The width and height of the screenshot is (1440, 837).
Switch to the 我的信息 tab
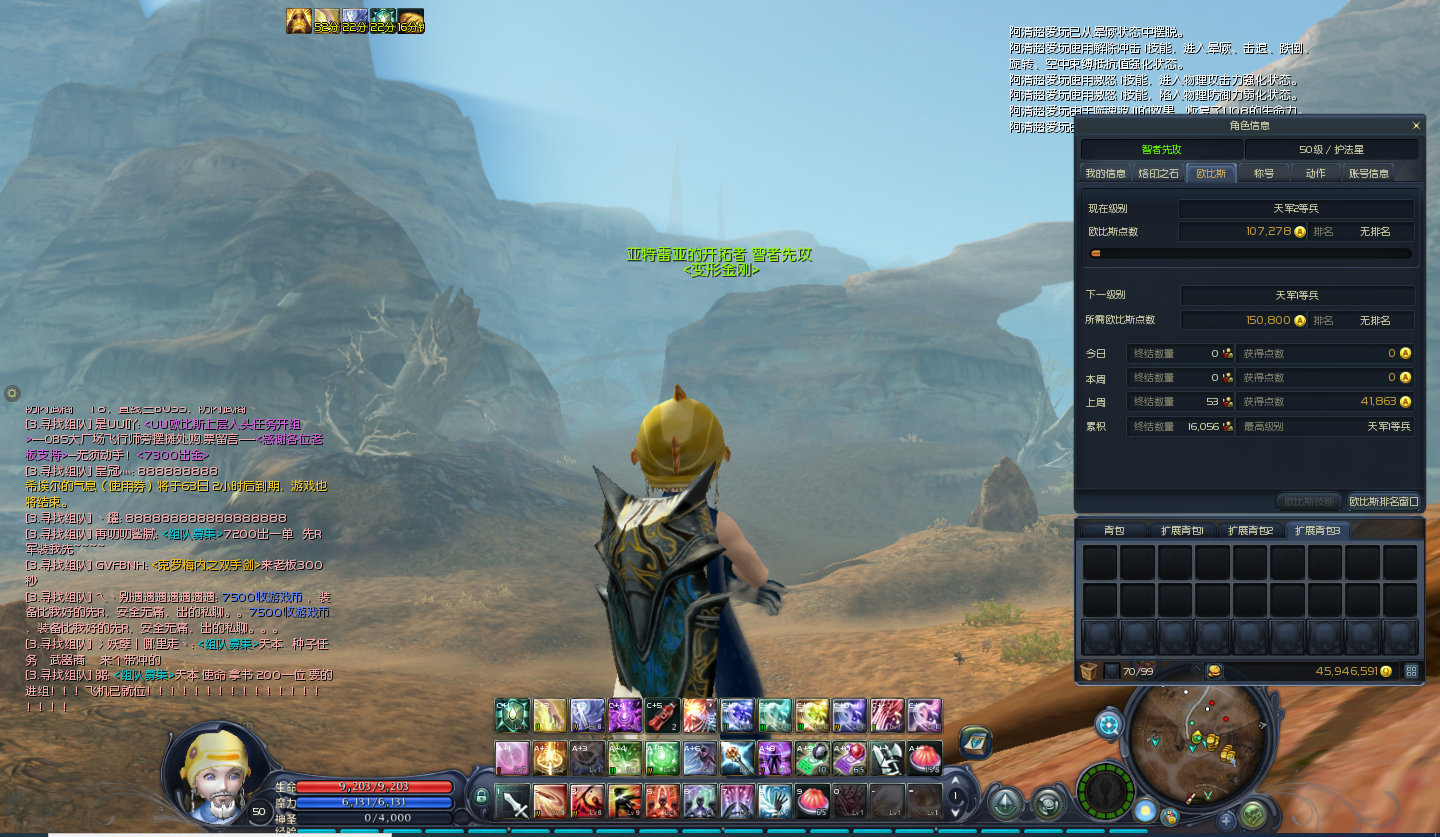pos(1105,173)
